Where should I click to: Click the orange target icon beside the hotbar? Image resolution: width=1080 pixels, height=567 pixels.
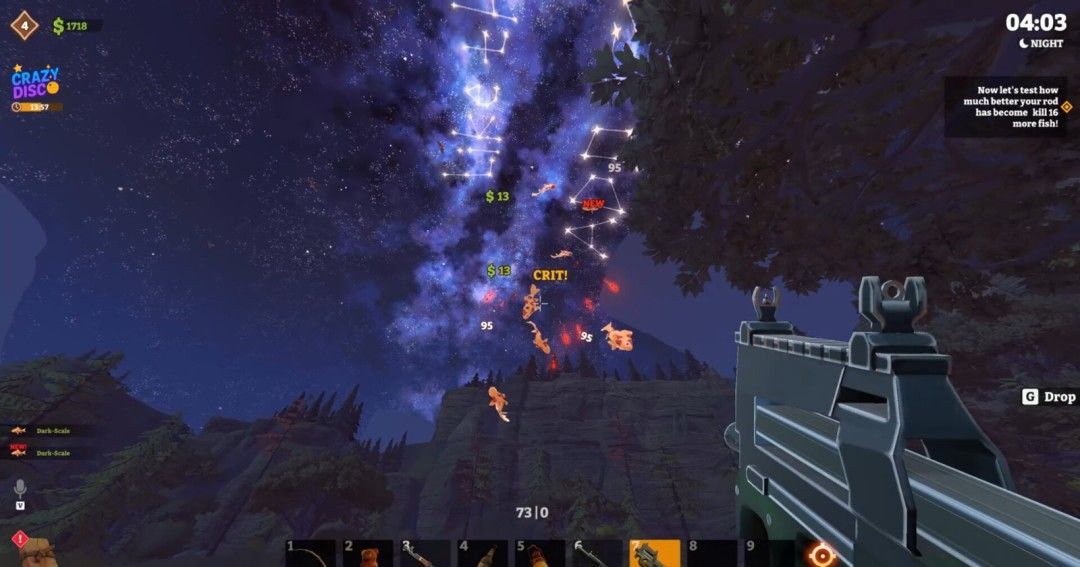point(822,553)
